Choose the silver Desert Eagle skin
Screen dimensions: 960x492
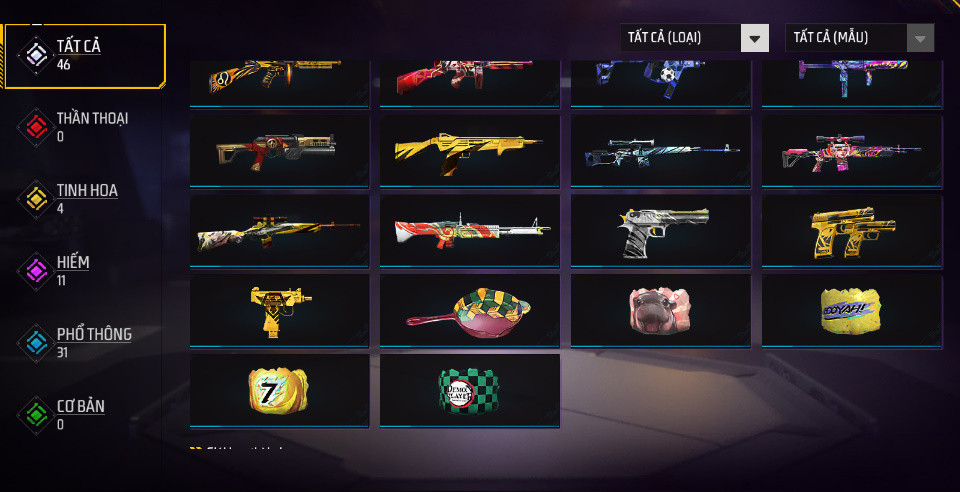[660, 230]
